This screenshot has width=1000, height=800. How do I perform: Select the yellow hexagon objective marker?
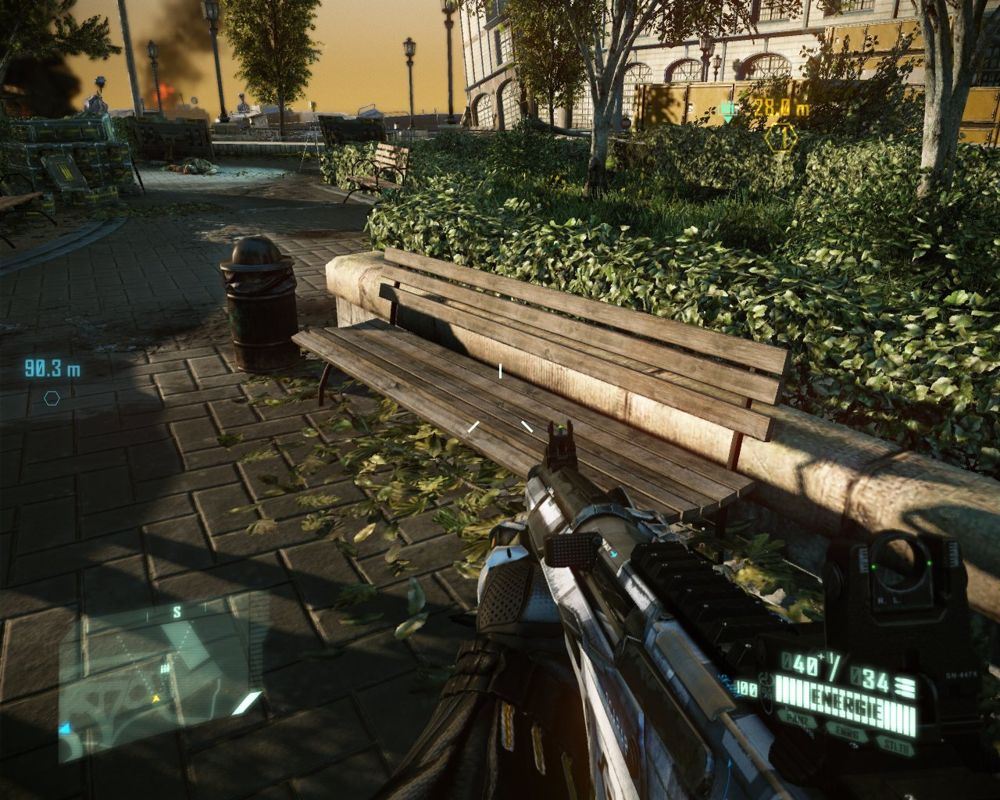[x=780, y=137]
